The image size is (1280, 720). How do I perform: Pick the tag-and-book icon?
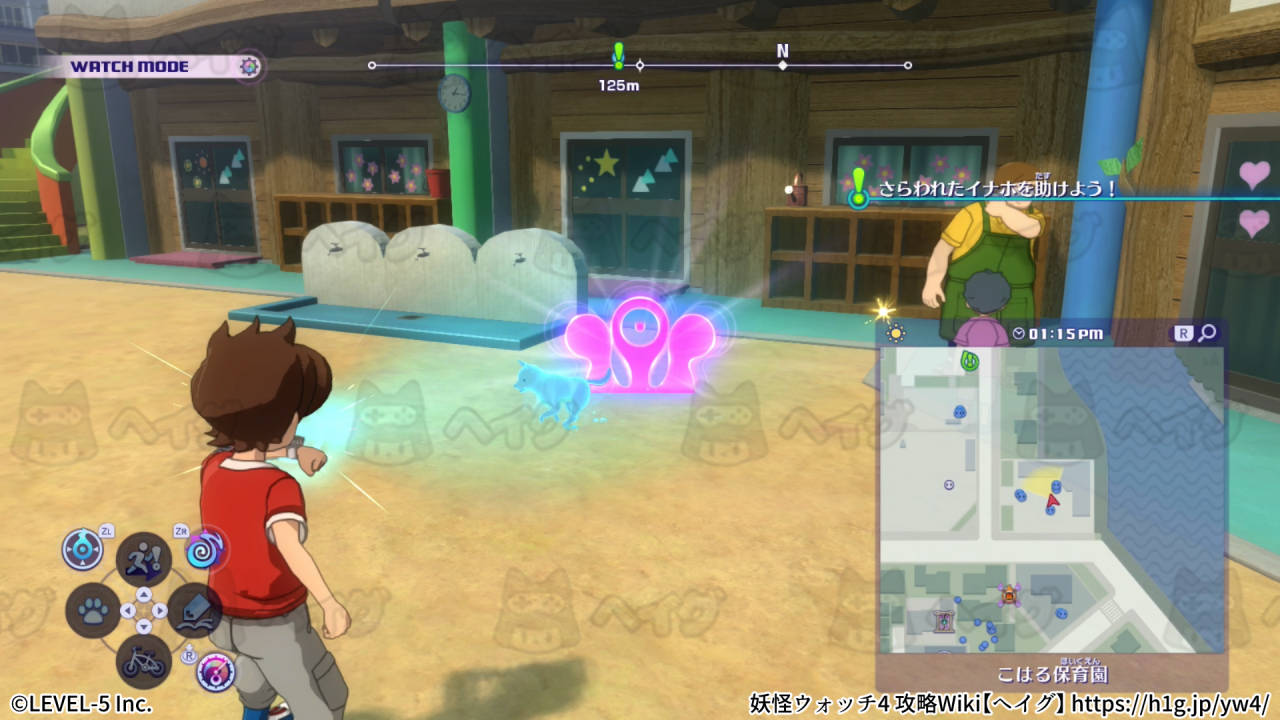click(194, 610)
